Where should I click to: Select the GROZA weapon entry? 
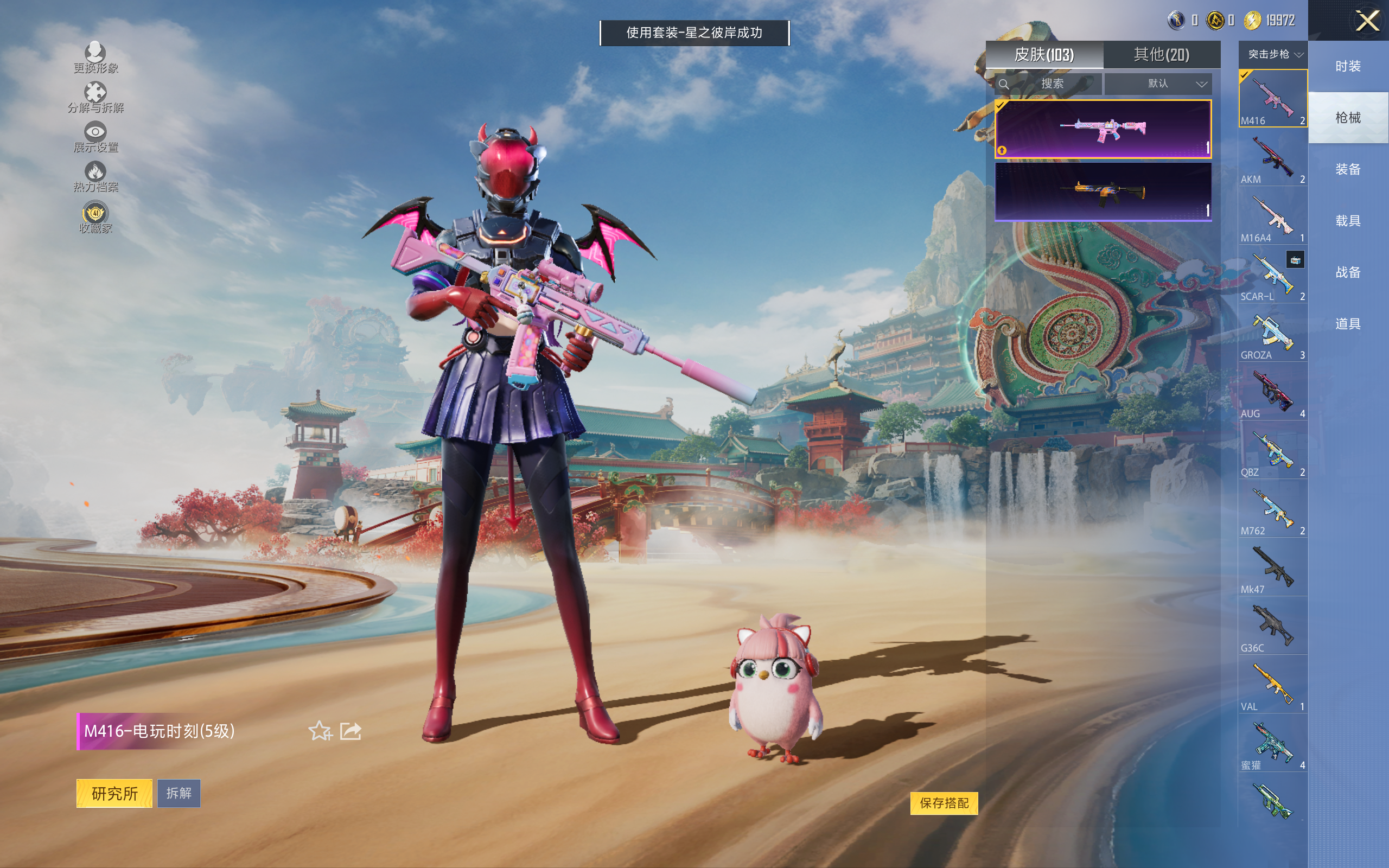(1272, 336)
